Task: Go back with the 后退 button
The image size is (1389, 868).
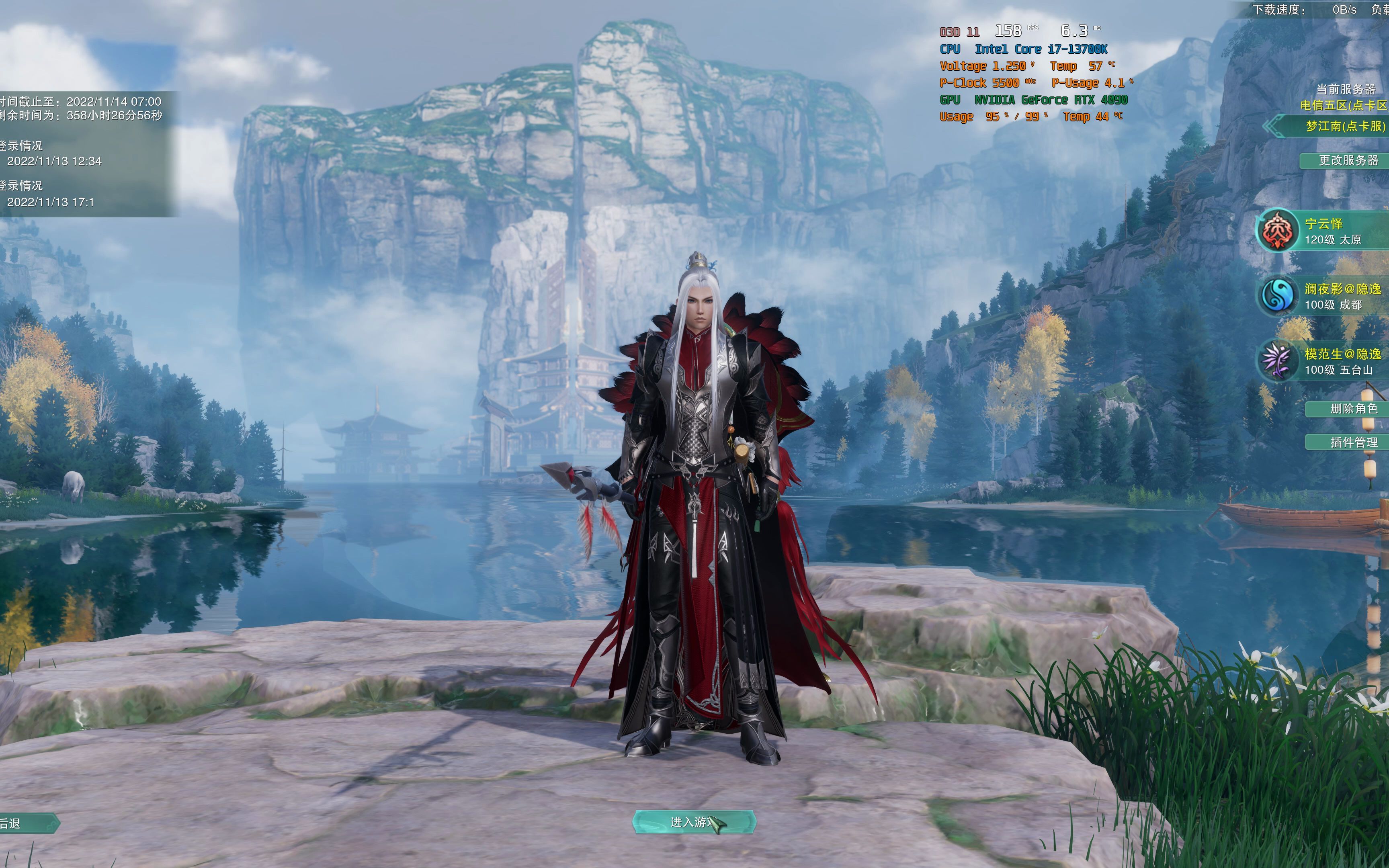Action: (26, 823)
